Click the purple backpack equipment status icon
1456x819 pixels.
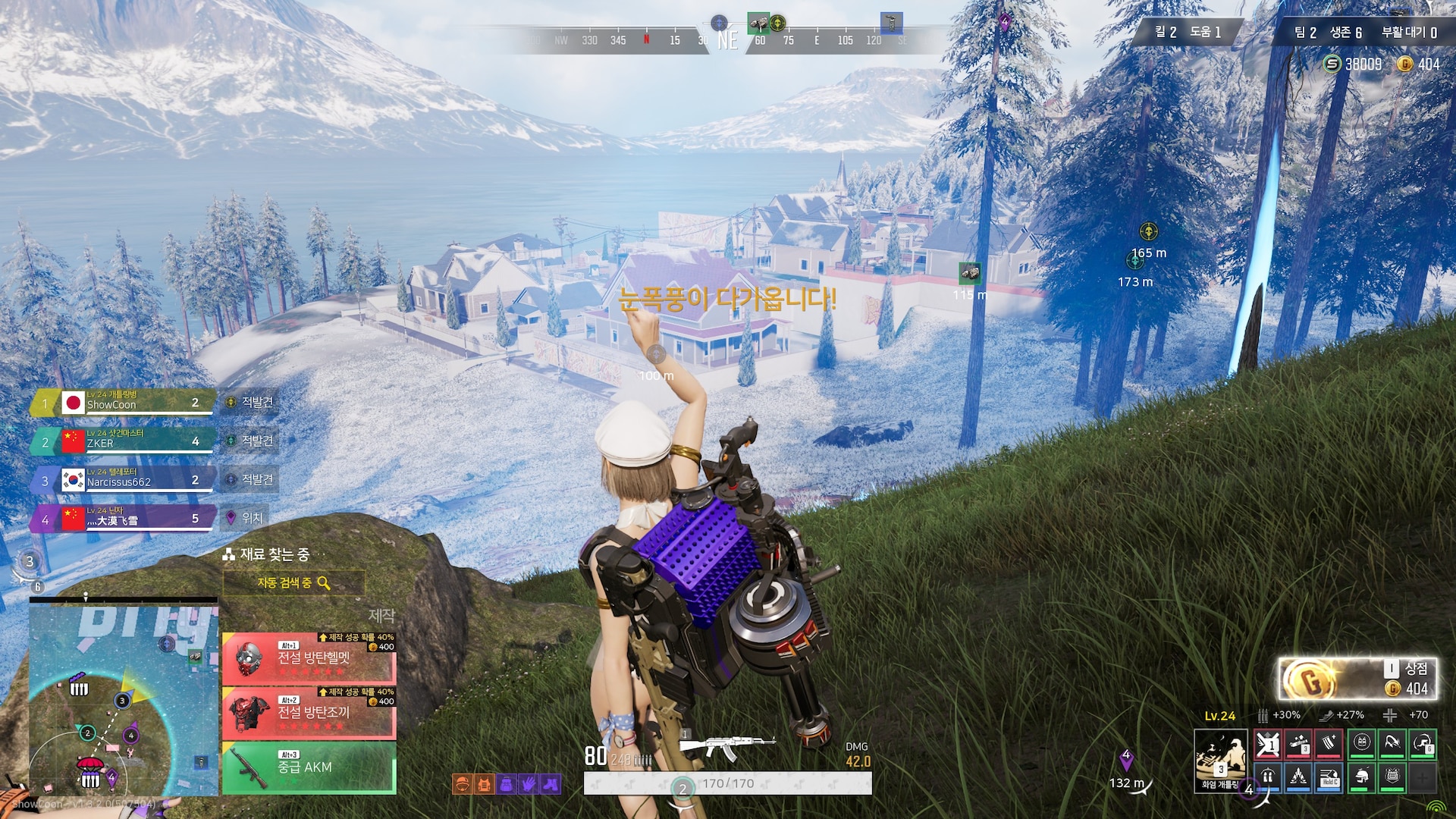[x=506, y=784]
